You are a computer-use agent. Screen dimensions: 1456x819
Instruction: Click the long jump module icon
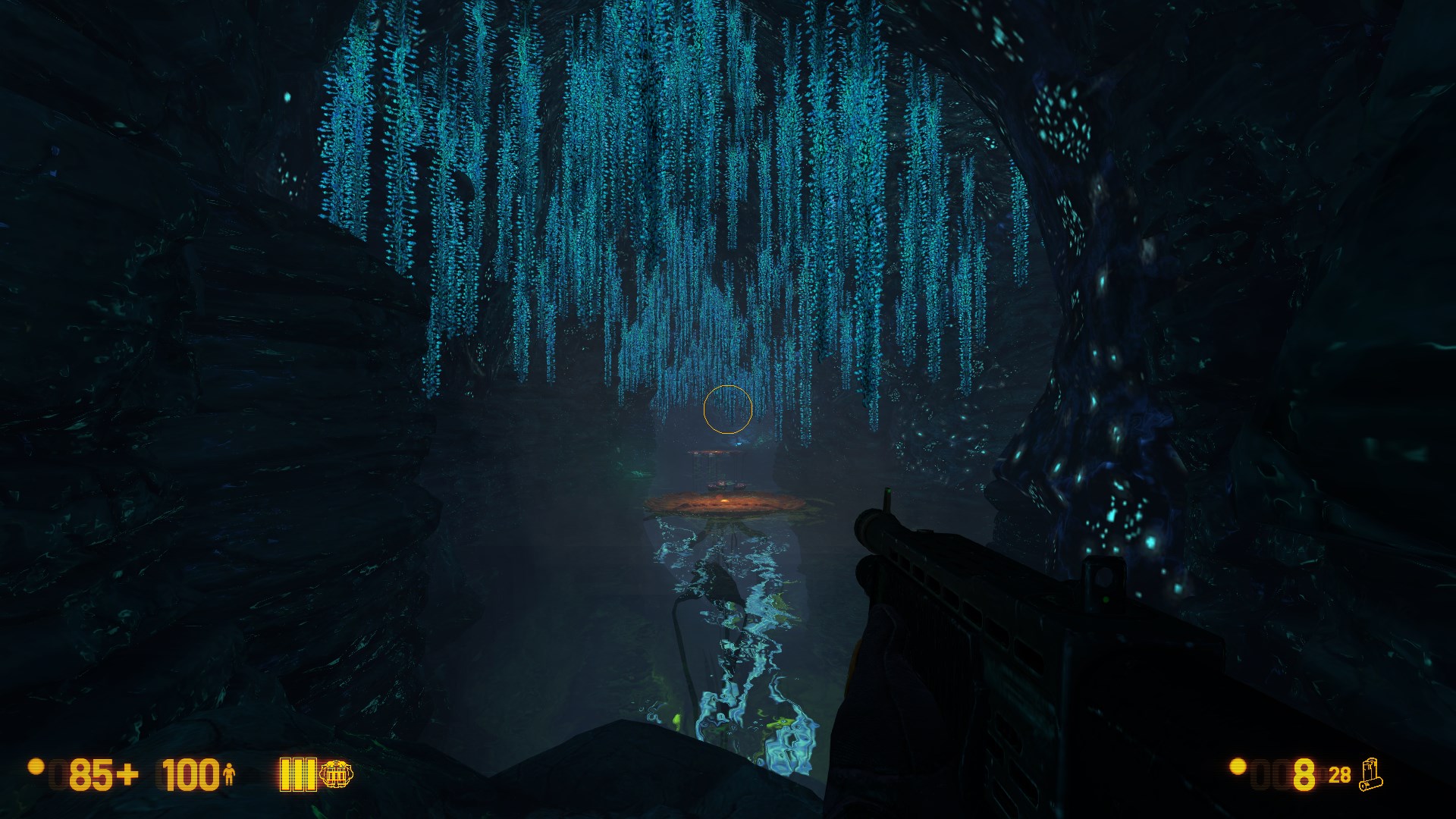336,774
